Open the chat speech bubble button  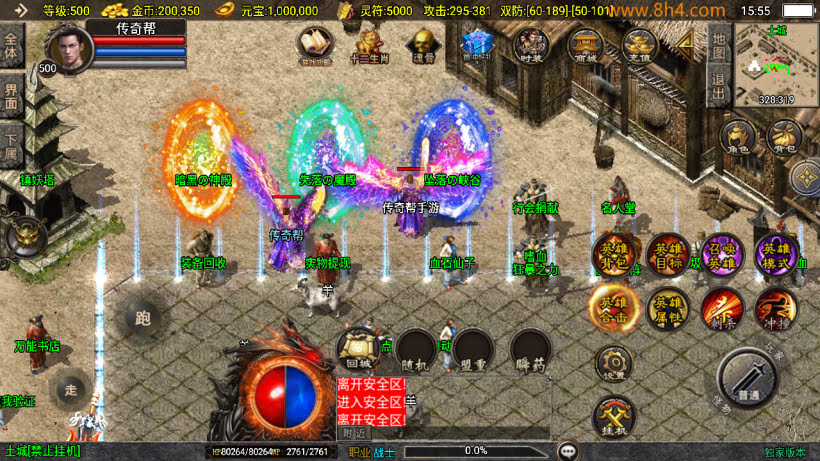tap(568, 451)
